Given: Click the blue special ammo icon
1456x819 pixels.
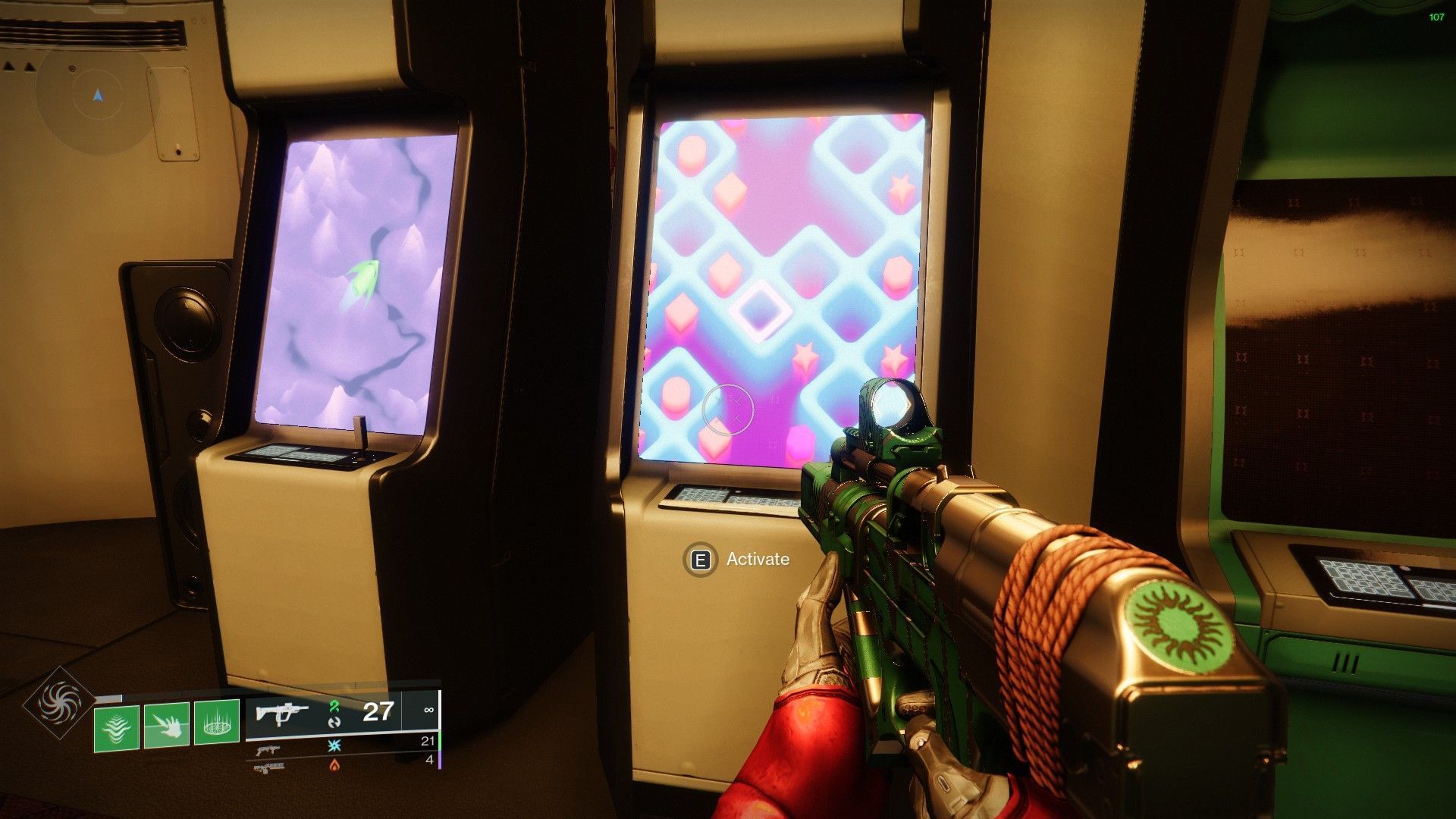Looking at the screenshot, I should [x=333, y=745].
